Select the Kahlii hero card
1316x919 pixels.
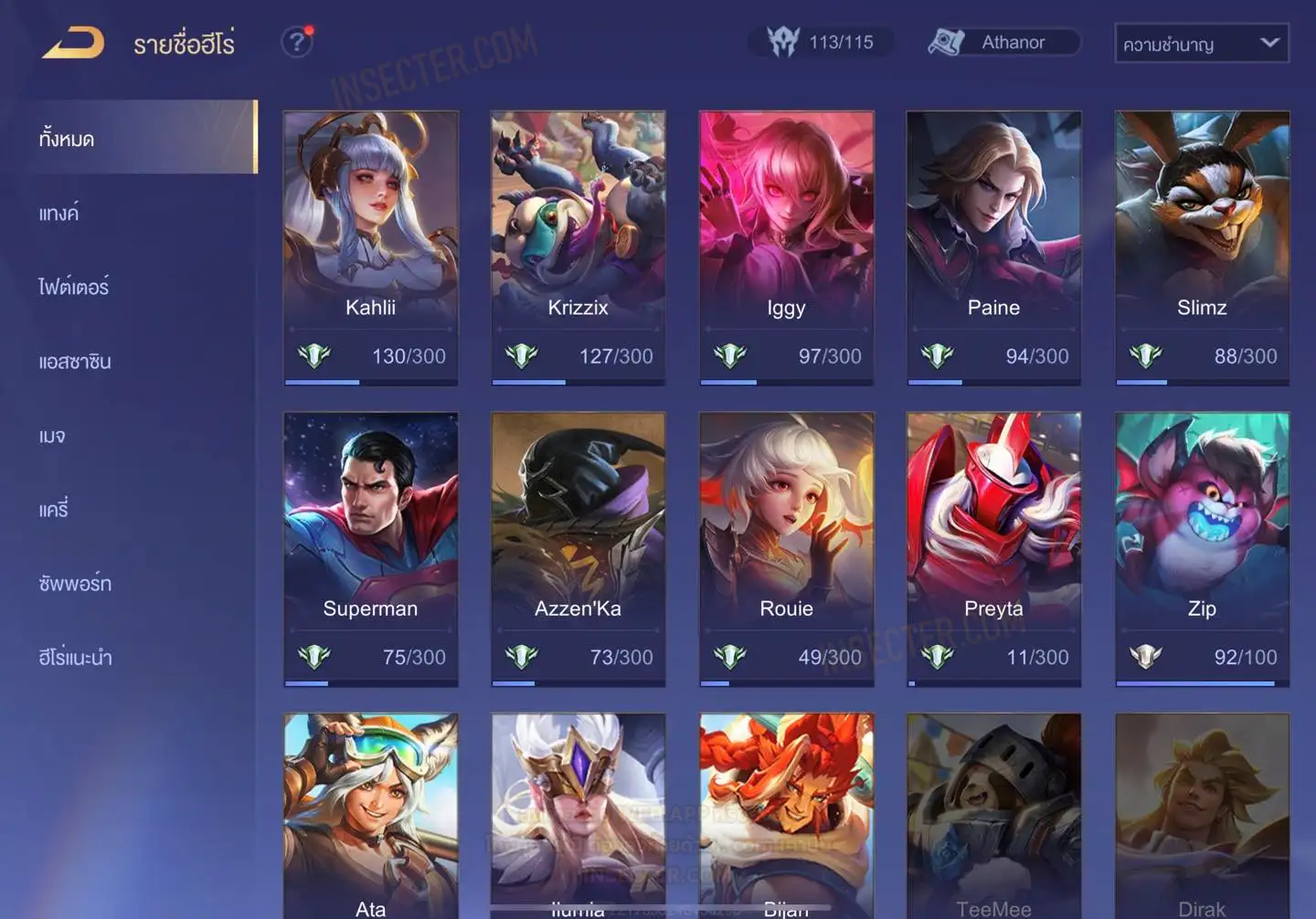[x=370, y=247]
